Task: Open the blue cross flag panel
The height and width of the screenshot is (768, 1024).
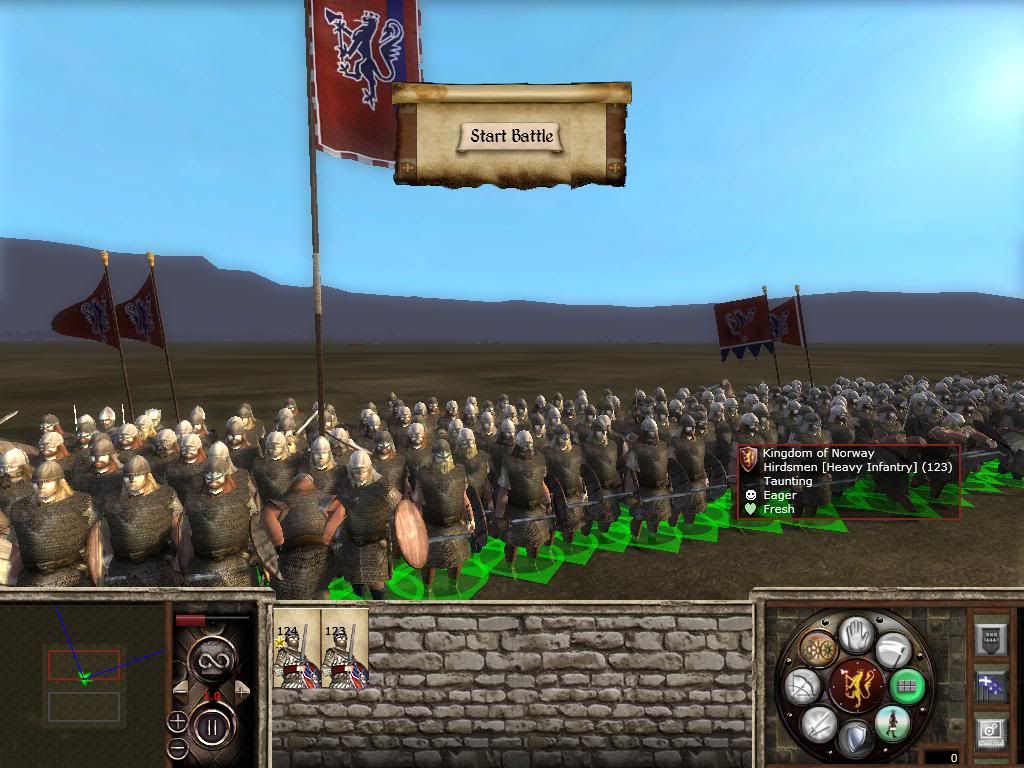Action: [991, 686]
